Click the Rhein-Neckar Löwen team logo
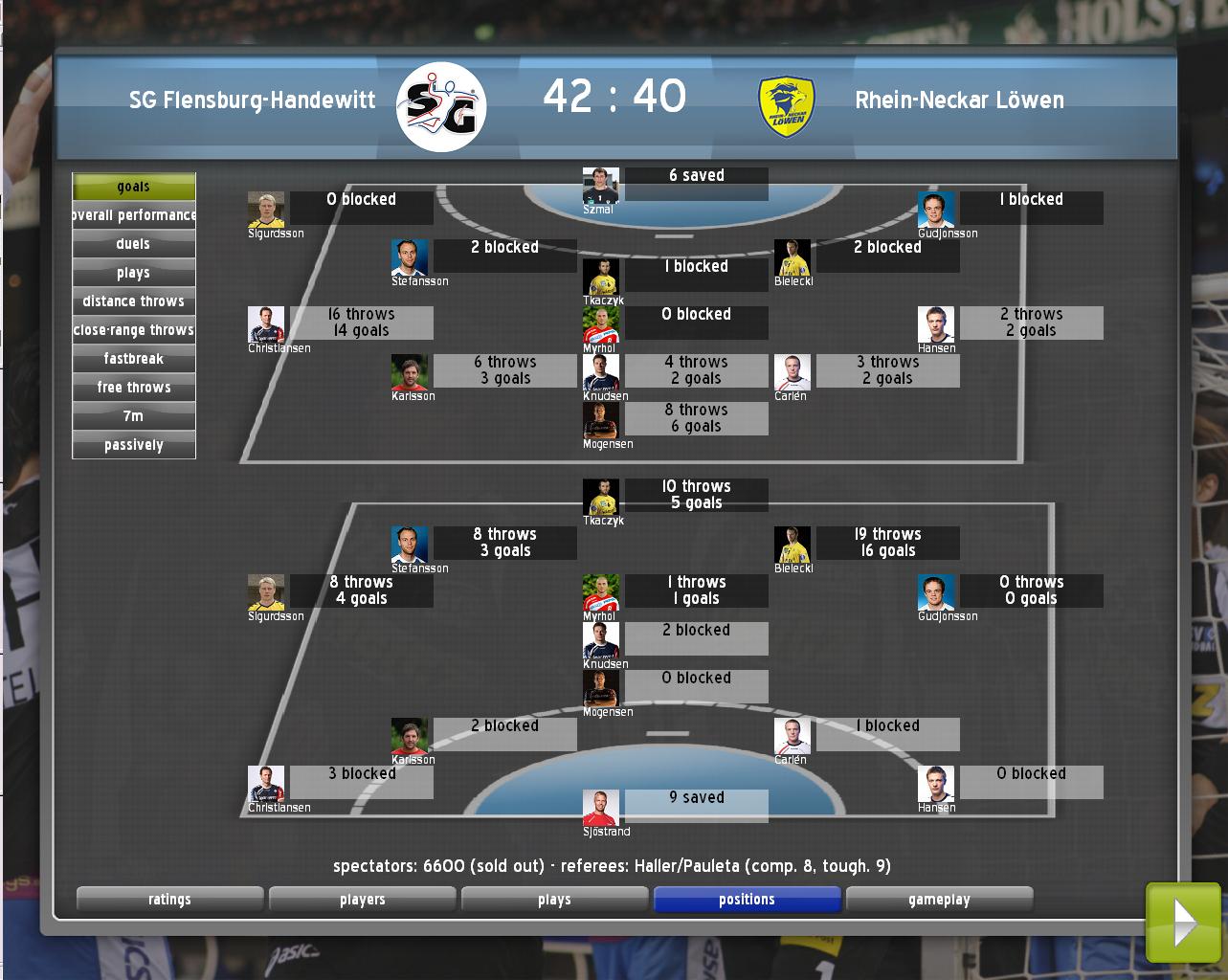1228x980 pixels. [787, 106]
